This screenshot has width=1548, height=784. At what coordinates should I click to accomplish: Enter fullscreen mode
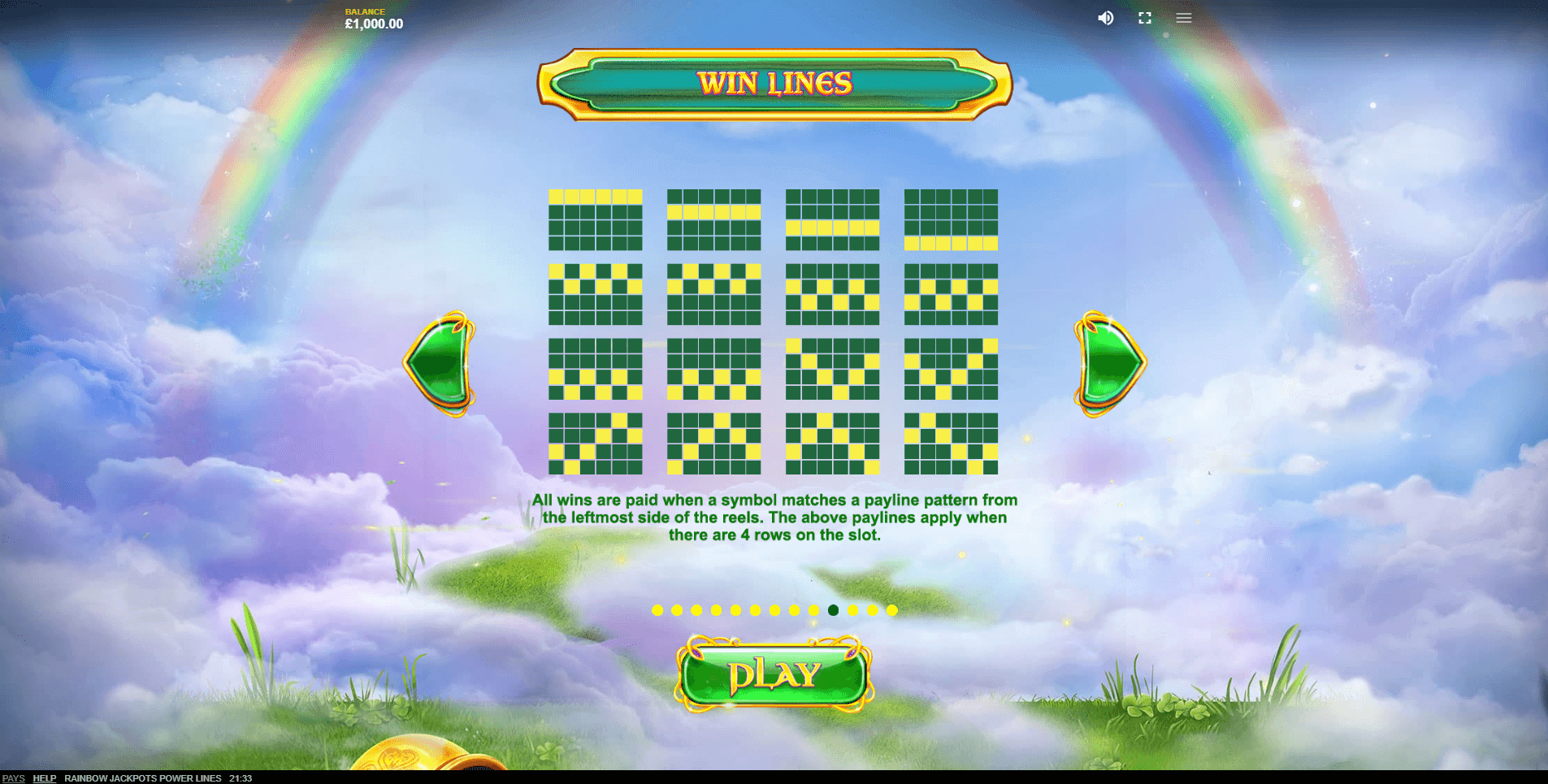(x=1145, y=18)
